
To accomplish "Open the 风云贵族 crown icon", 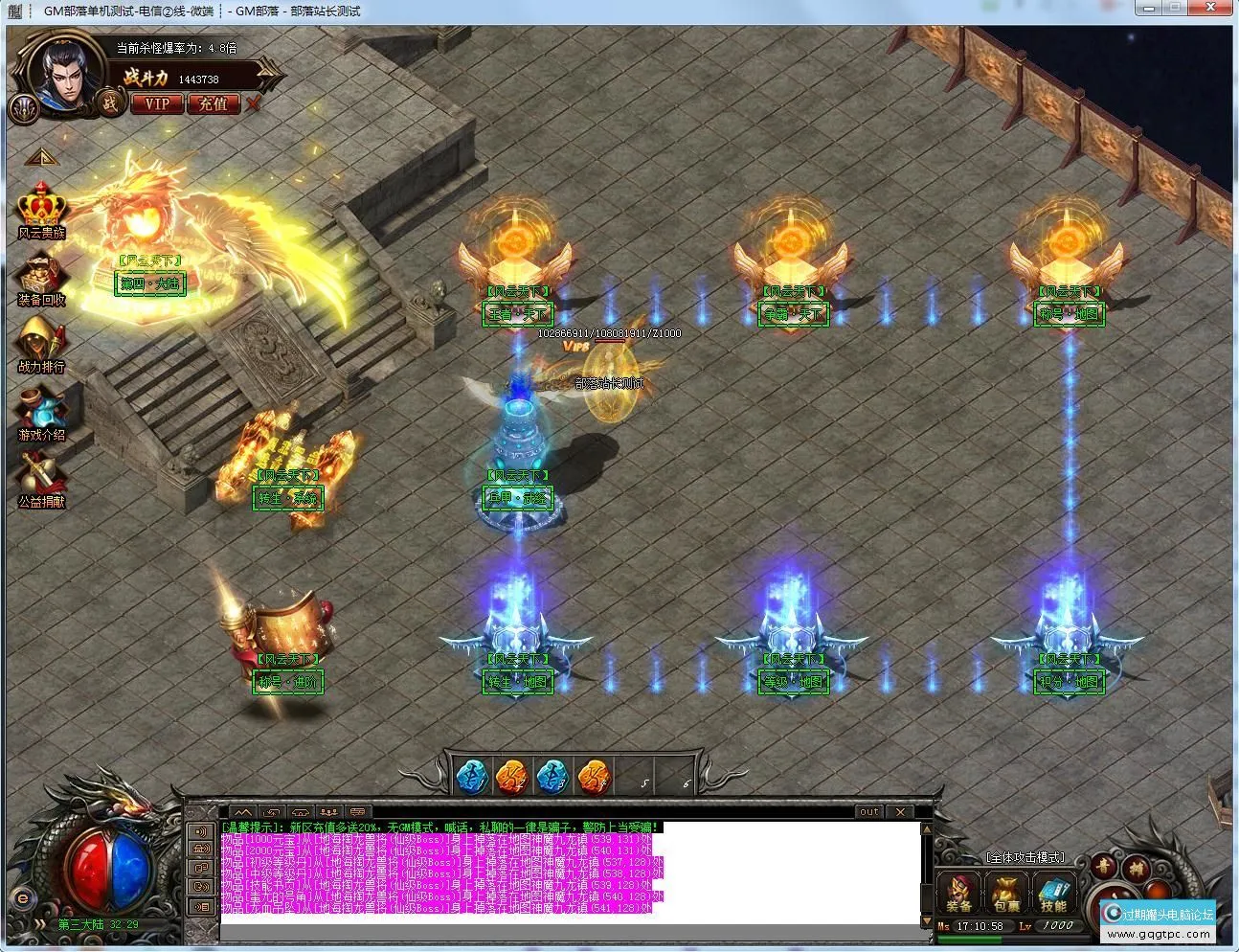I will pyautogui.click(x=41, y=210).
